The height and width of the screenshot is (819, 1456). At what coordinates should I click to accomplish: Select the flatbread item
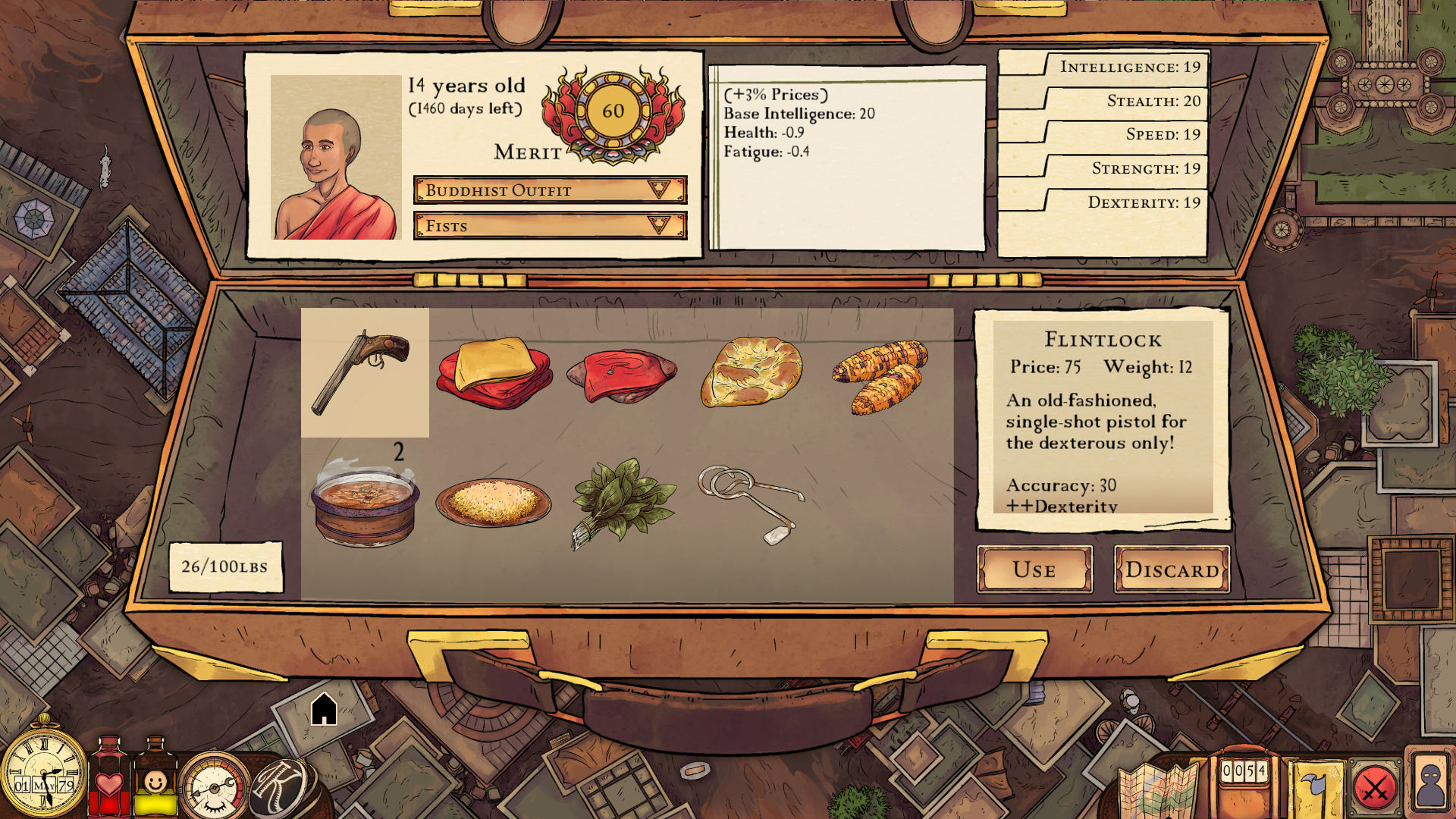[751, 372]
